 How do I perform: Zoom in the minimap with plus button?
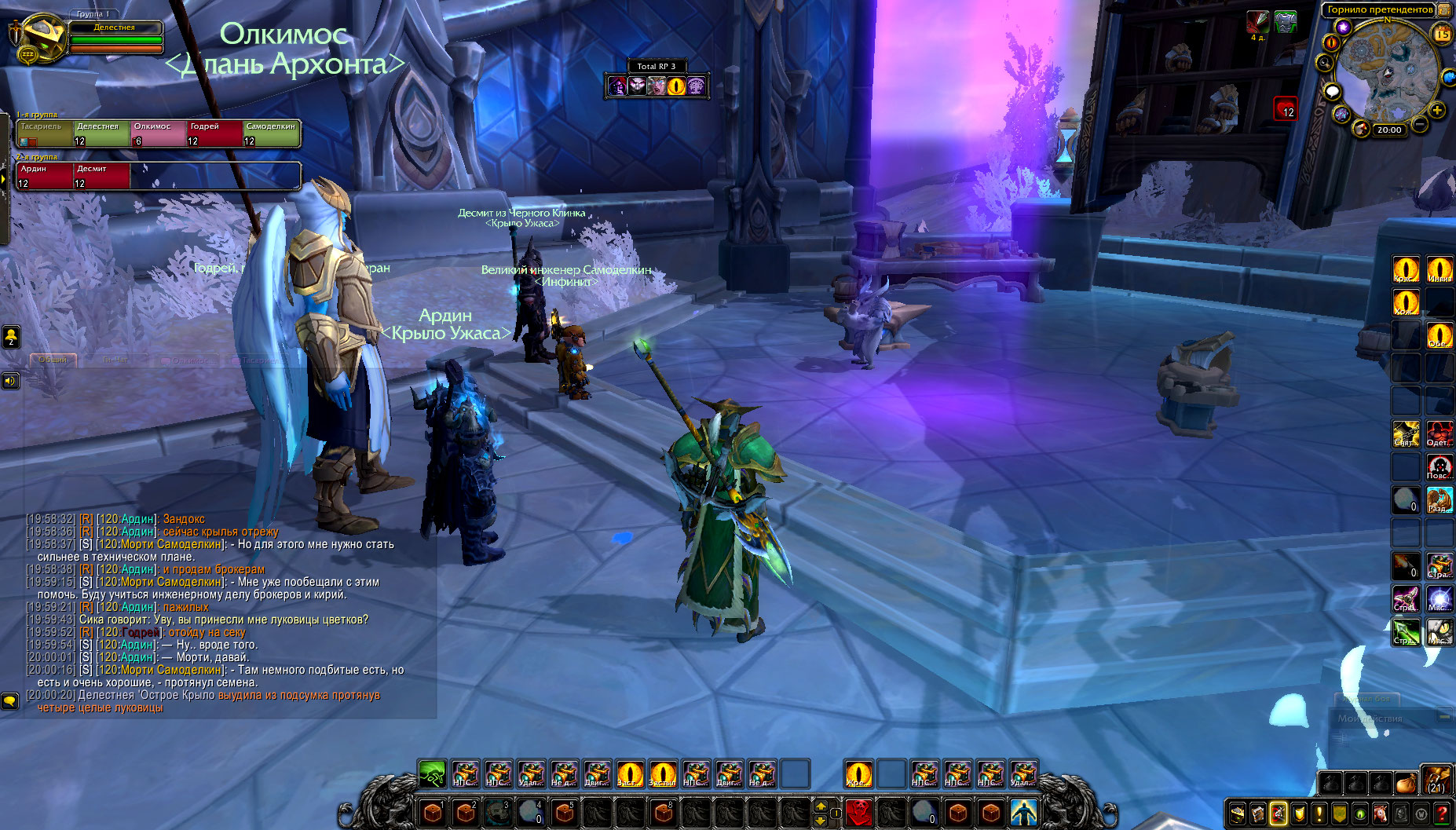pos(1437,111)
